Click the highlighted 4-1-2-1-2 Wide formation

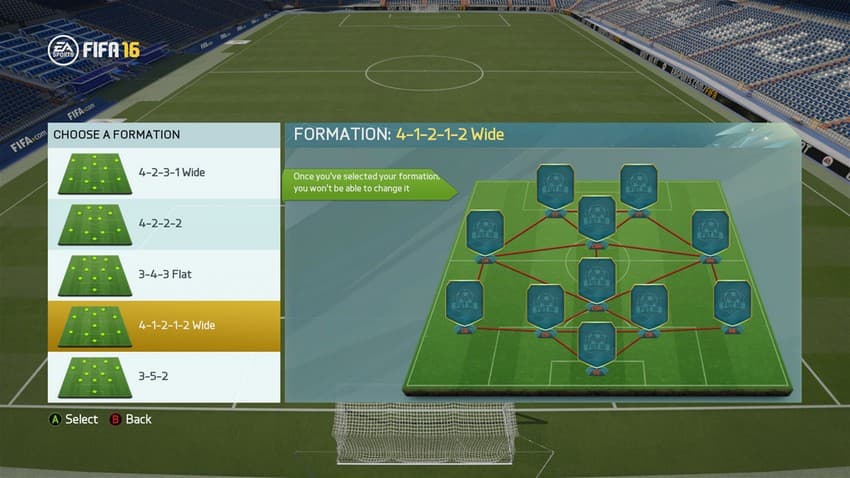point(164,326)
